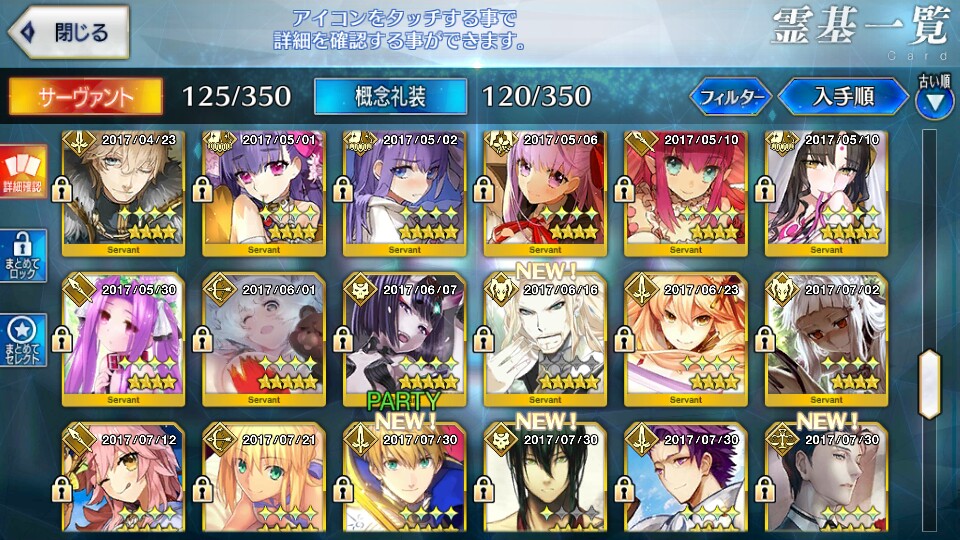The width and height of the screenshot is (960, 540).
Task: Open the フィルター filter options
Action: 731,97
